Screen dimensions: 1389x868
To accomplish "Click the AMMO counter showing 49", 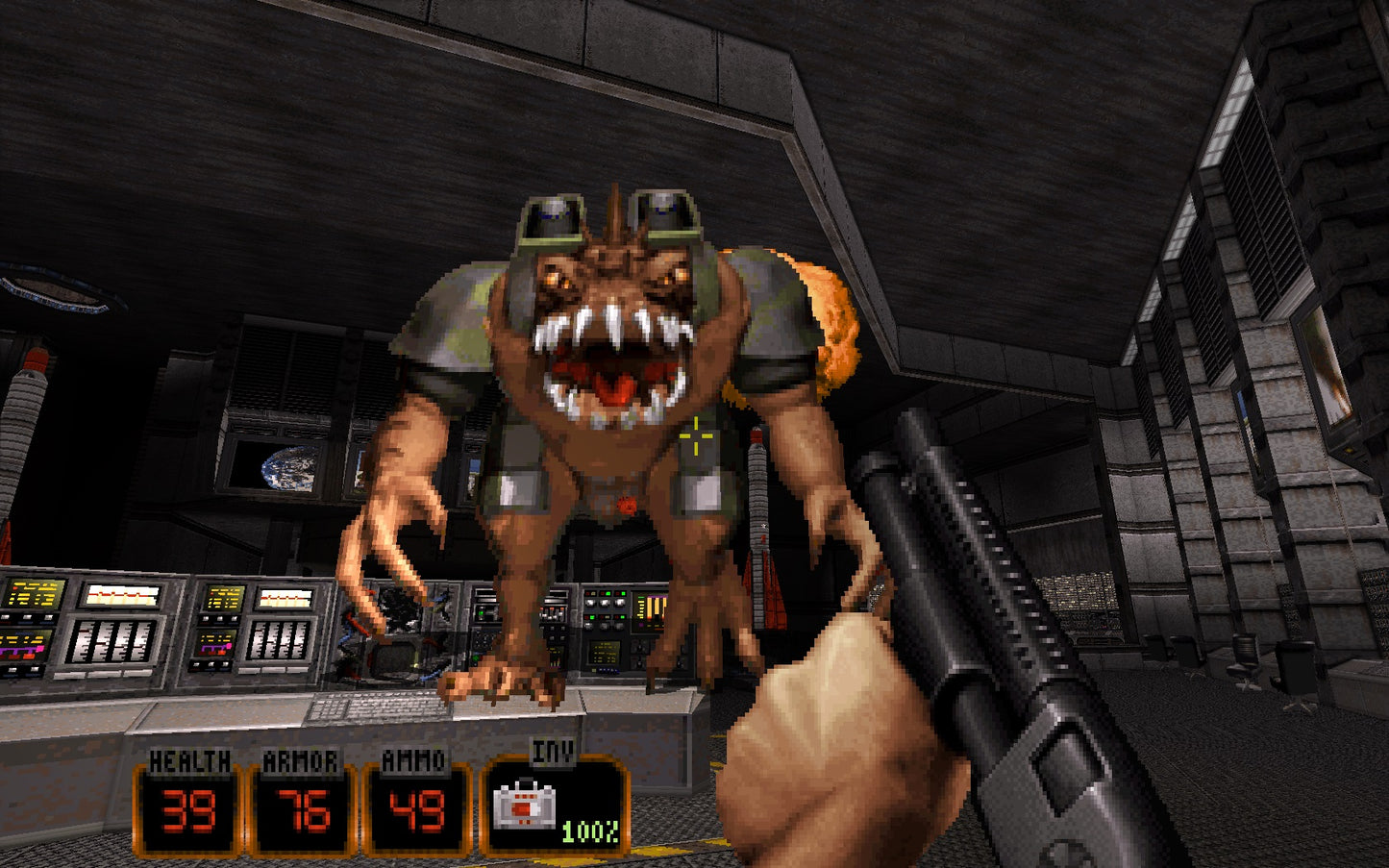I will [x=415, y=810].
